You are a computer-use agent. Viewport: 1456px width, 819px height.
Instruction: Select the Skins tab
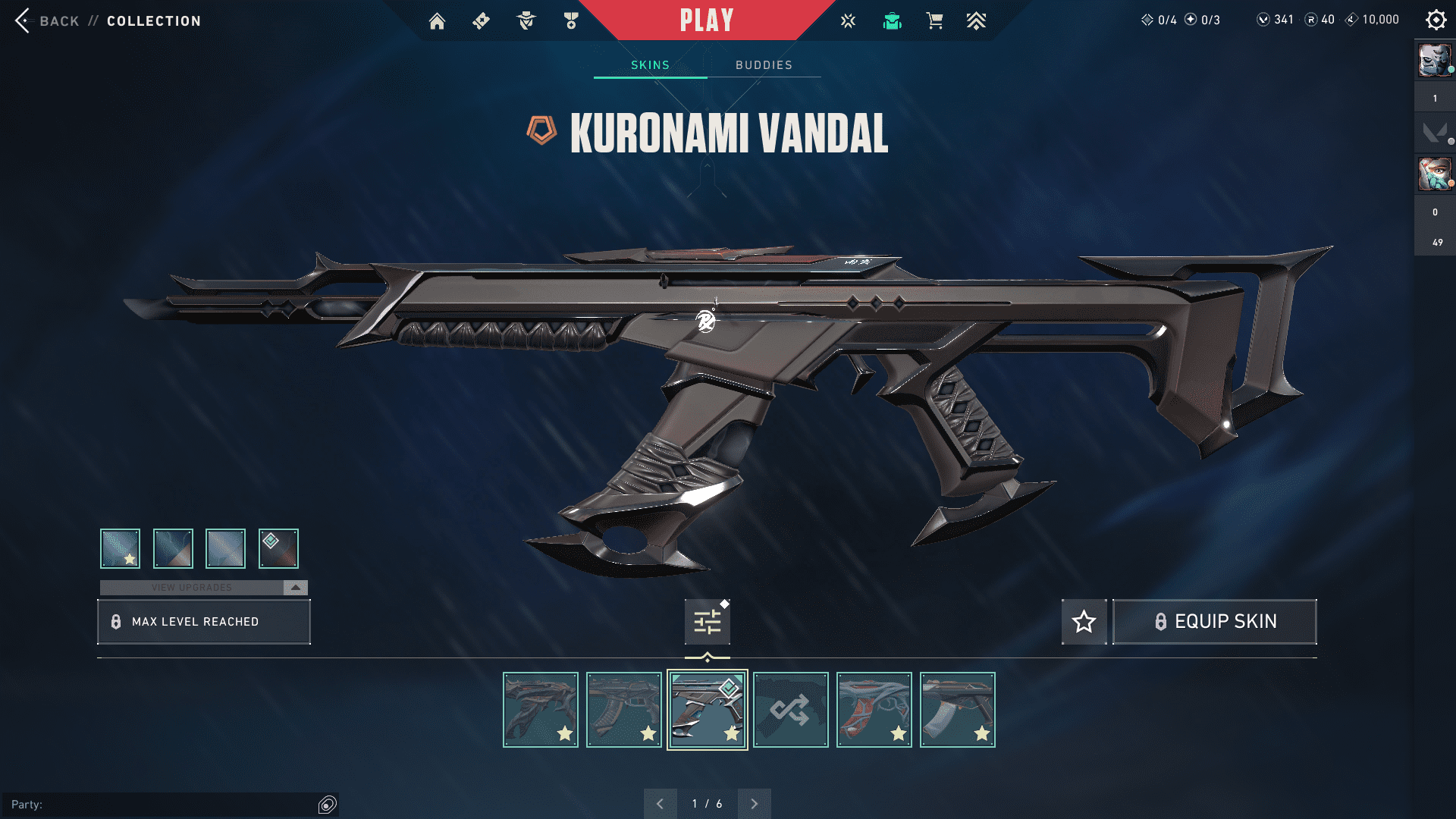coord(650,65)
